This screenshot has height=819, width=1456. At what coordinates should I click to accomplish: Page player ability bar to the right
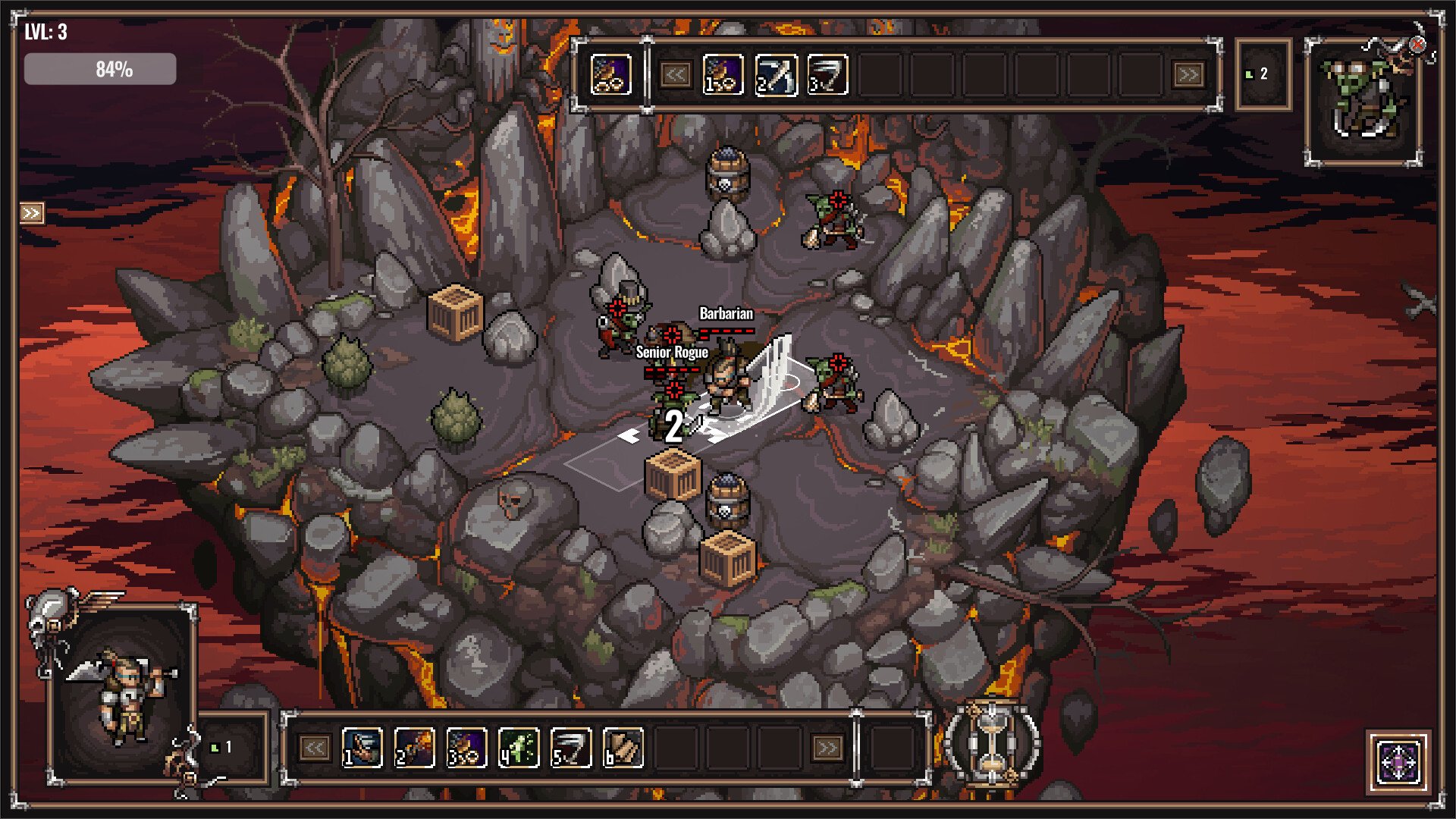tap(827, 748)
